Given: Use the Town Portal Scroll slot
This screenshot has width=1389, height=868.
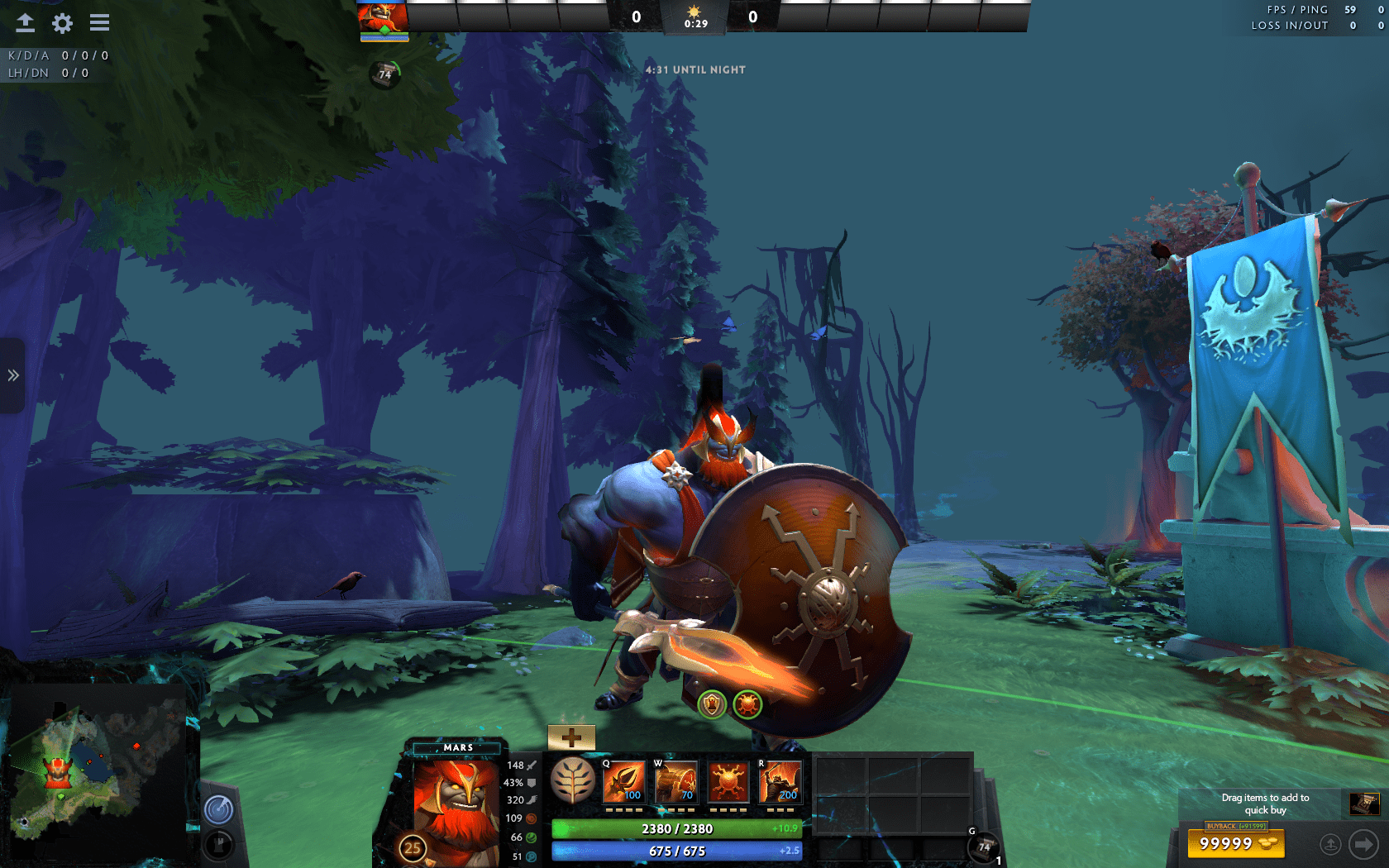Looking at the screenshot, I should [983, 847].
